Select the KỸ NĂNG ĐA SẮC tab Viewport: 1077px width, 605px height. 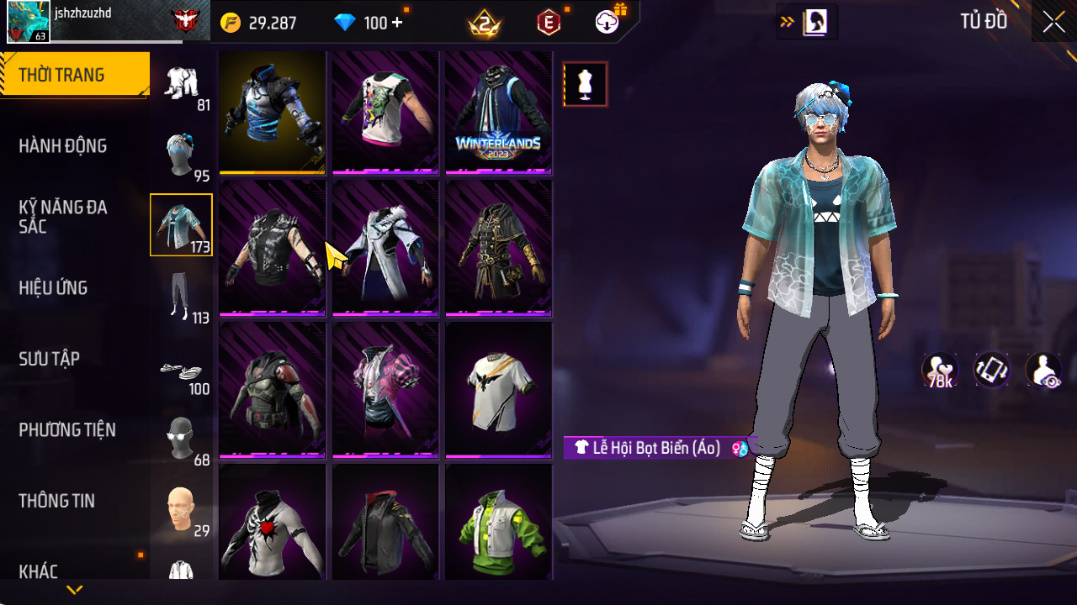tap(62, 217)
